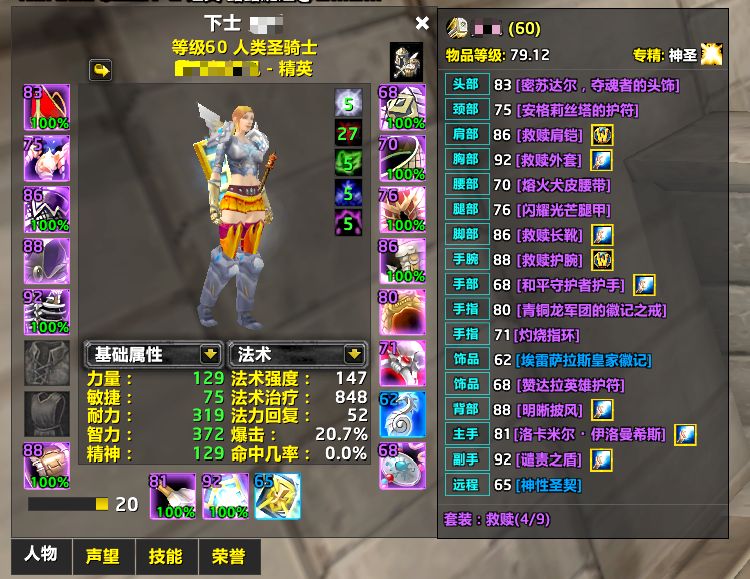Select the 熔火犬皮腰带 waist item link
Viewport: 750px width, 579px height.
point(564,185)
